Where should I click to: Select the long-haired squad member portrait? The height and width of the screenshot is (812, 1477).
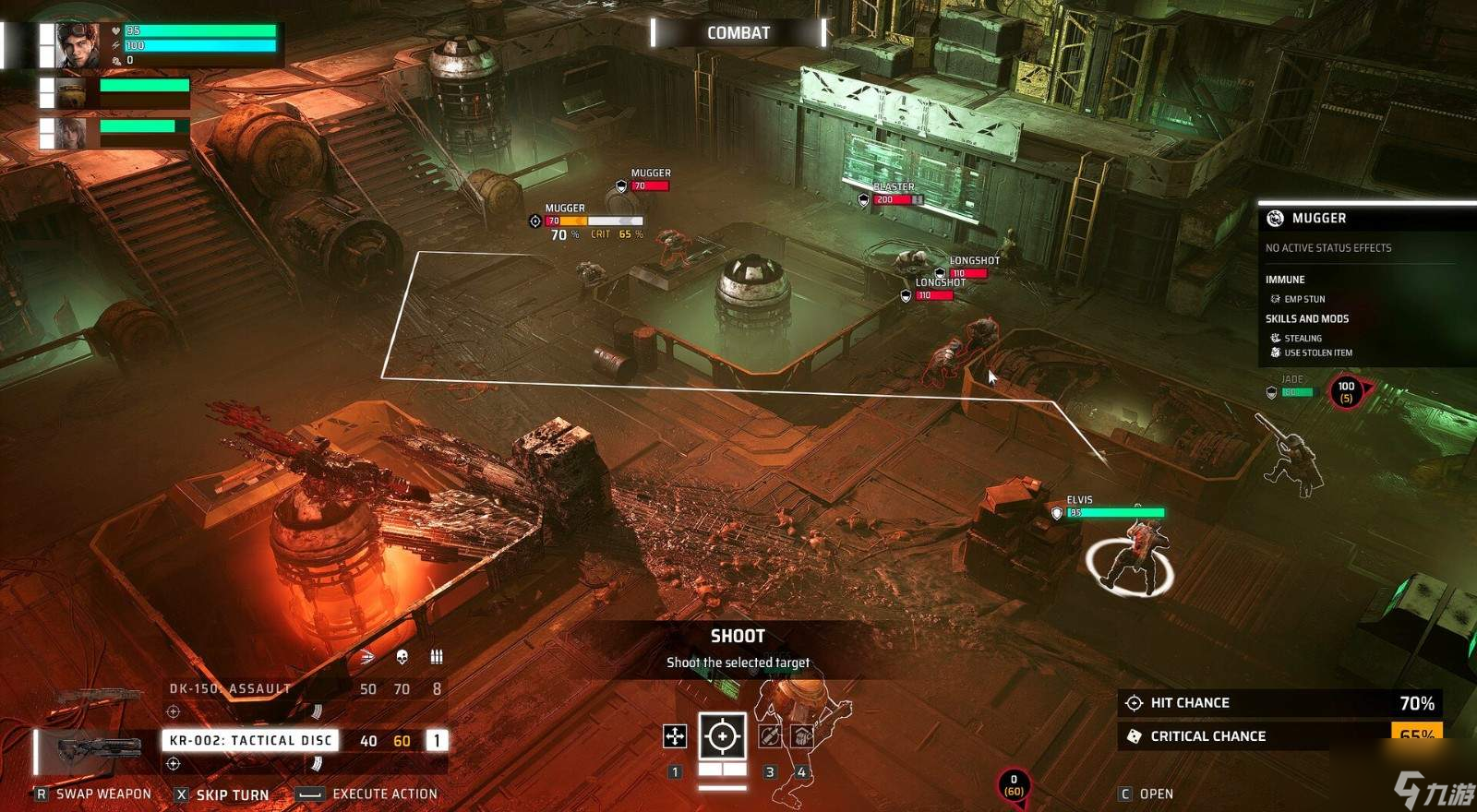point(71,133)
